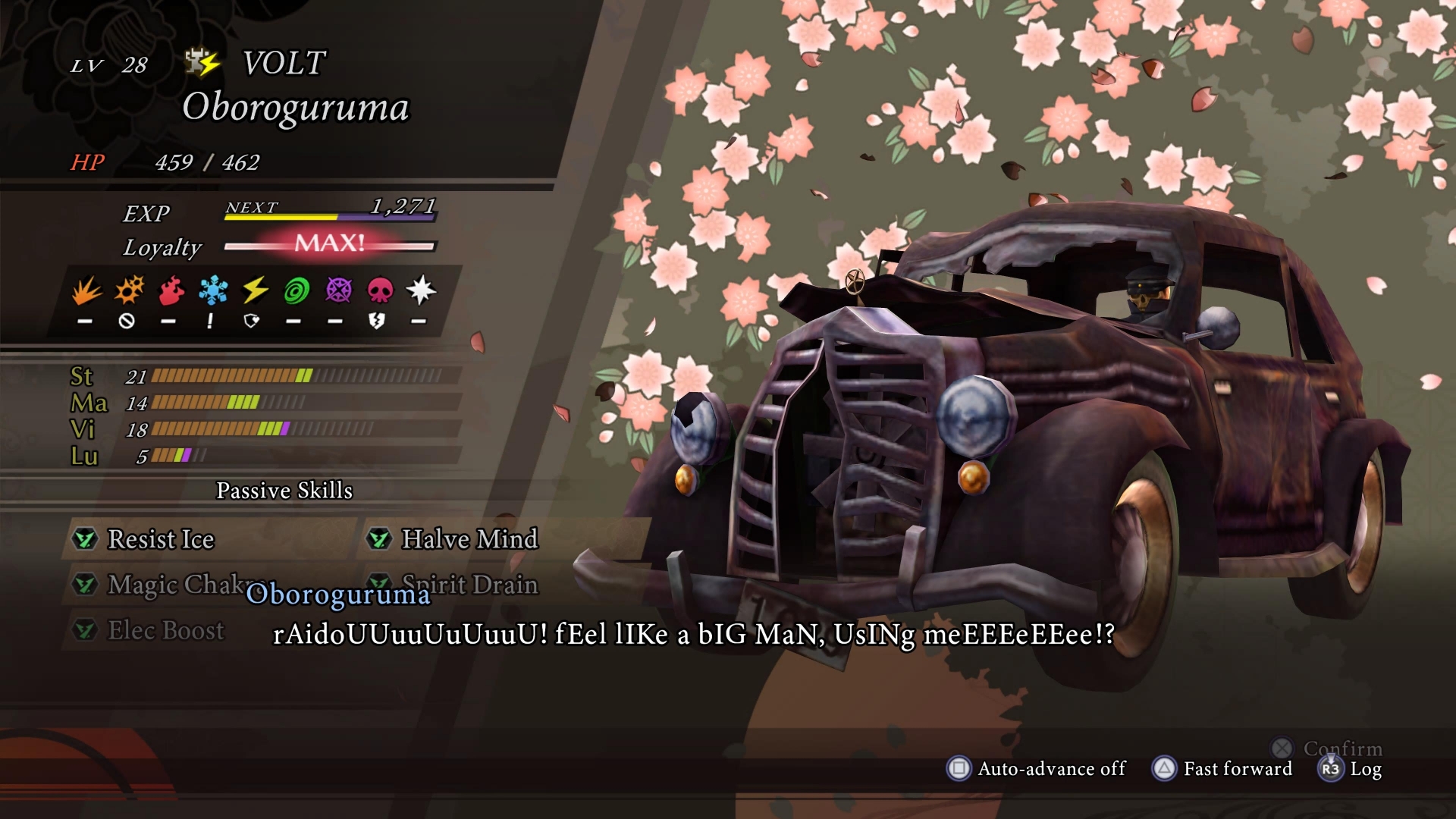Select the Resist Ice passive skill

click(x=161, y=539)
